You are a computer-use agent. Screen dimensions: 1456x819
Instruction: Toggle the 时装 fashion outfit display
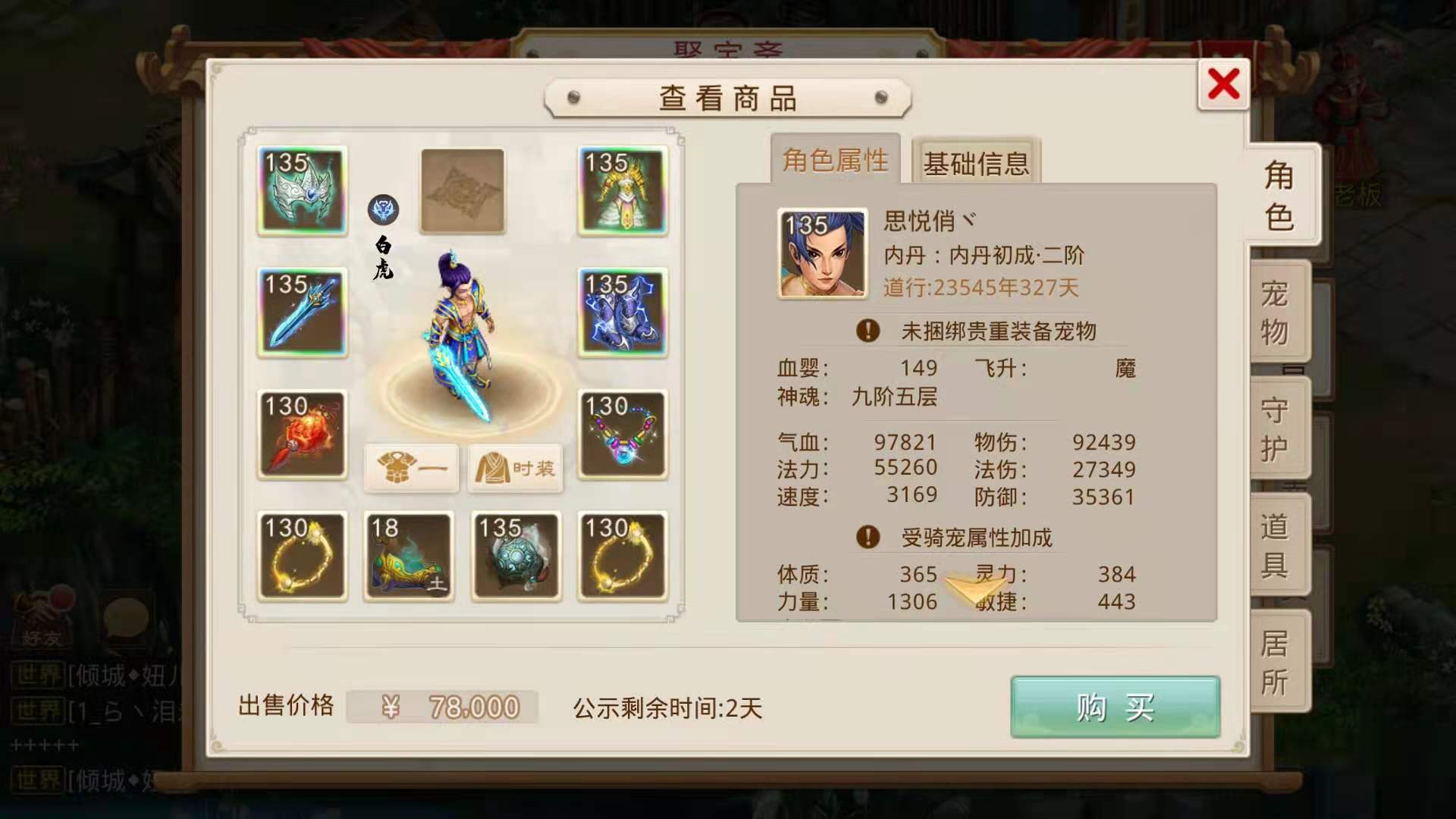(515, 469)
